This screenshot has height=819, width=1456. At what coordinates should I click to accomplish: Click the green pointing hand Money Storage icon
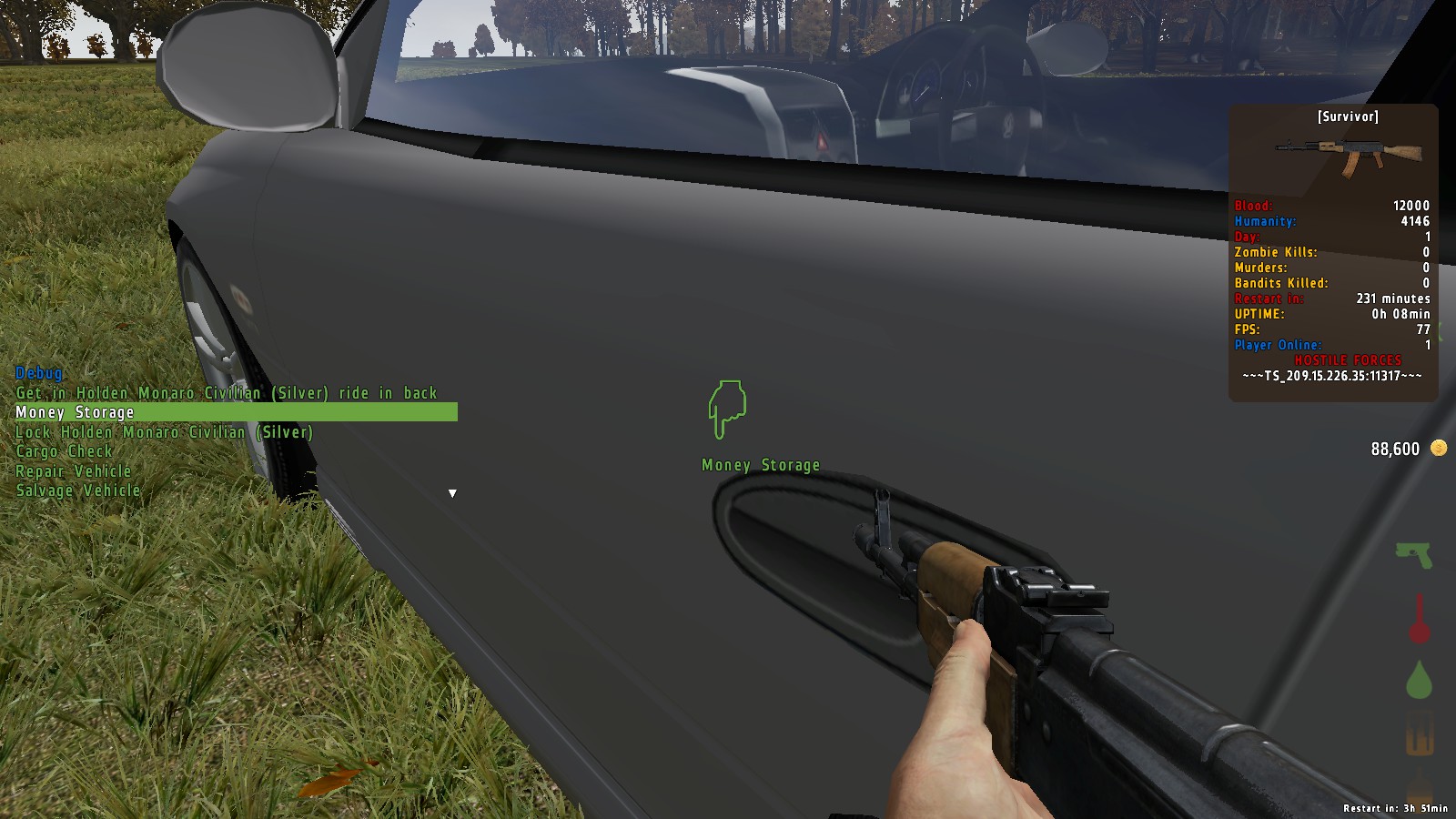[727, 409]
